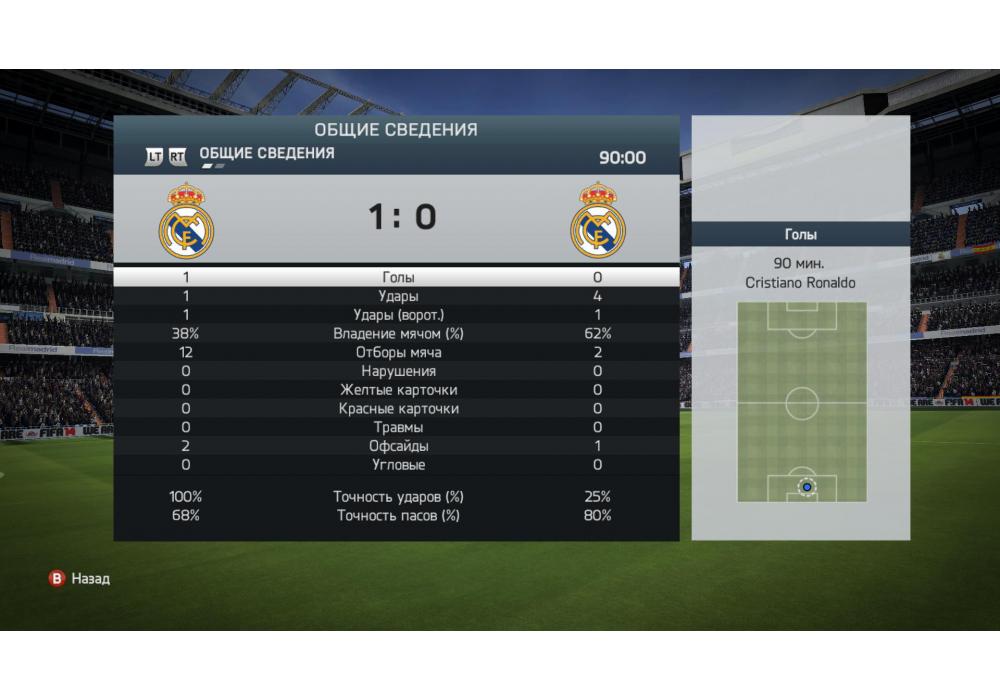Select the Cristiano Ronaldo goal entry

tap(800, 283)
